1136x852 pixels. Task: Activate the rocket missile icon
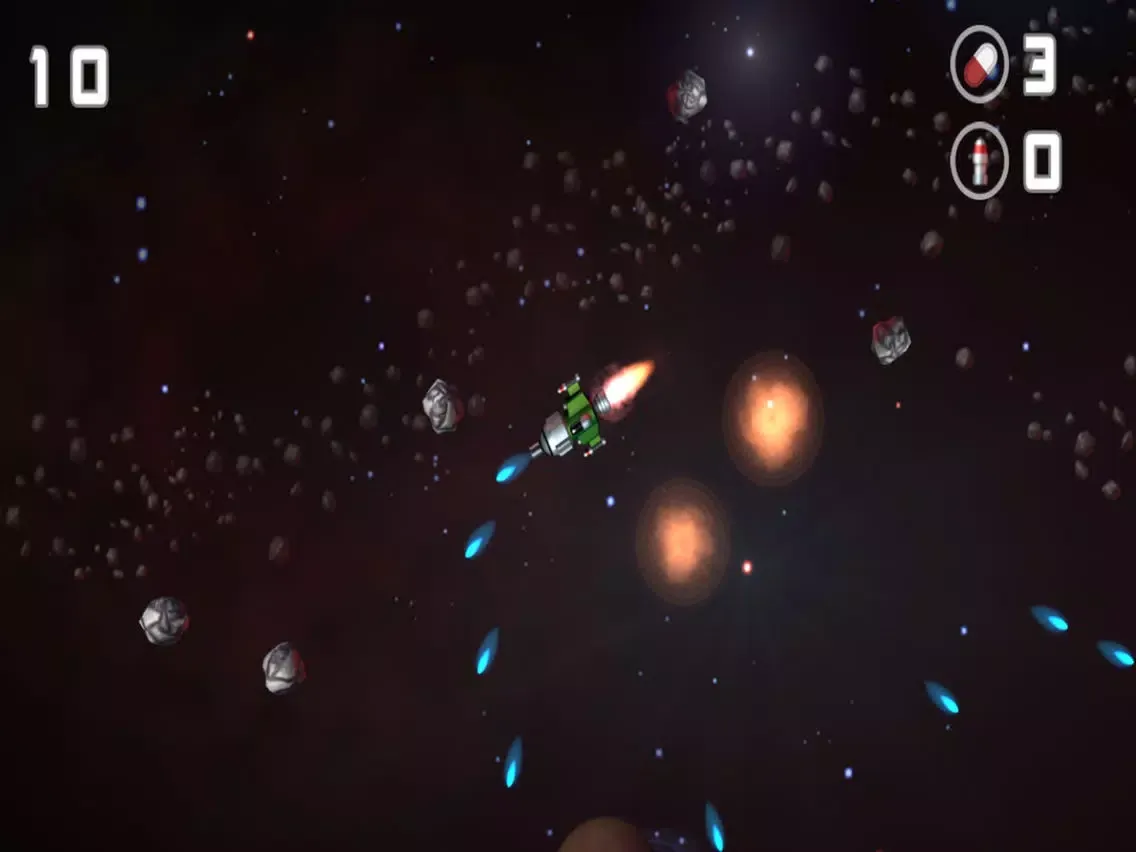click(x=979, y=161)
